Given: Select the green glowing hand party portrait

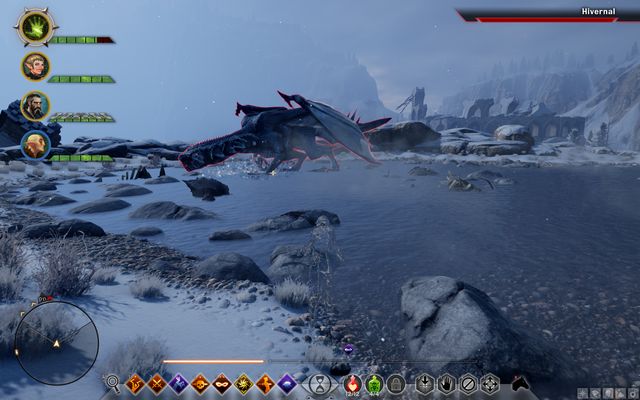Looking at the screenshot, I should (x=35, y=27).
